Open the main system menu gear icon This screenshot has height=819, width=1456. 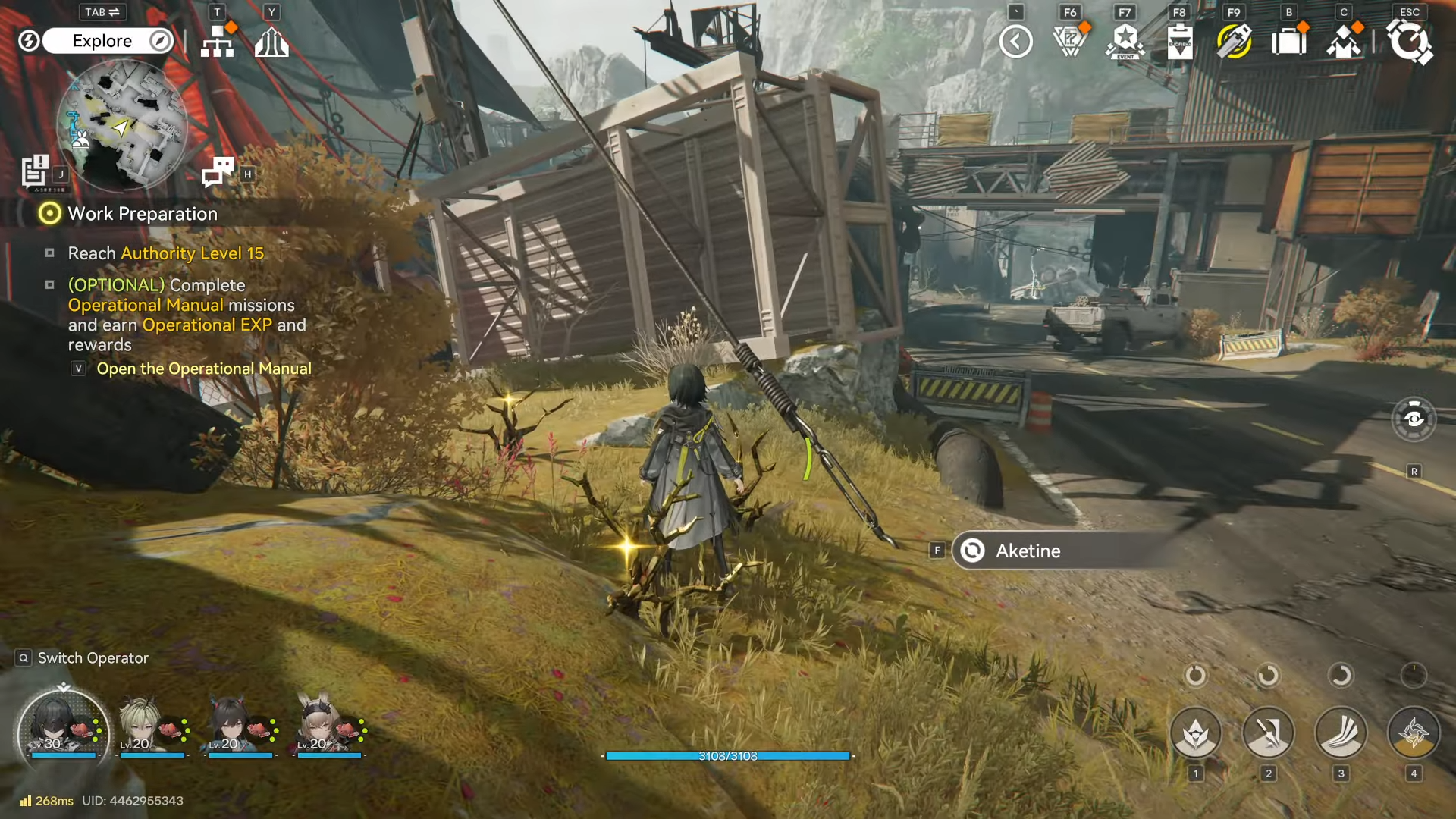pyautogui.click(x=1409, y=42)
